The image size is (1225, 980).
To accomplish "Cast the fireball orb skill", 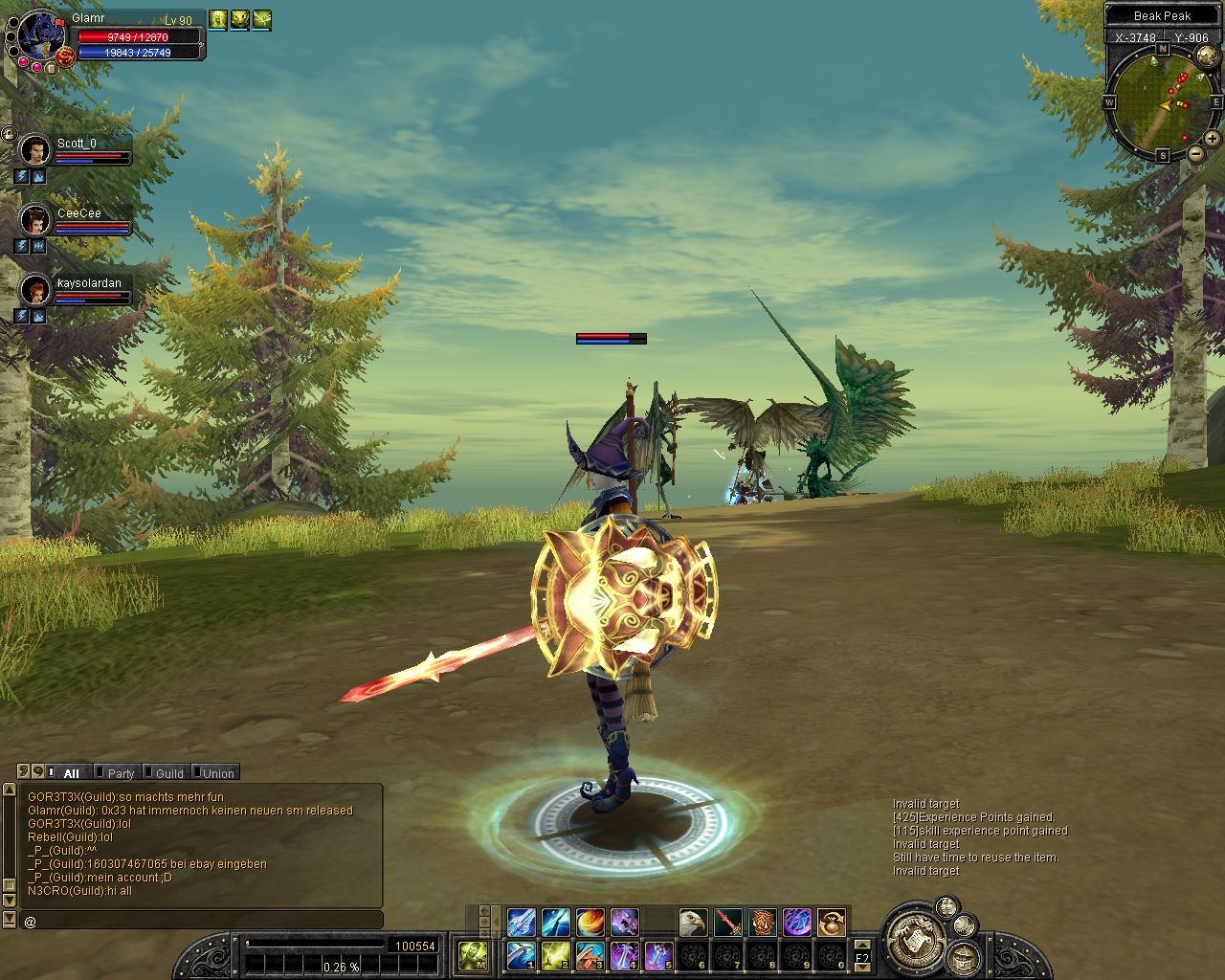I will [x=590, y=923].
